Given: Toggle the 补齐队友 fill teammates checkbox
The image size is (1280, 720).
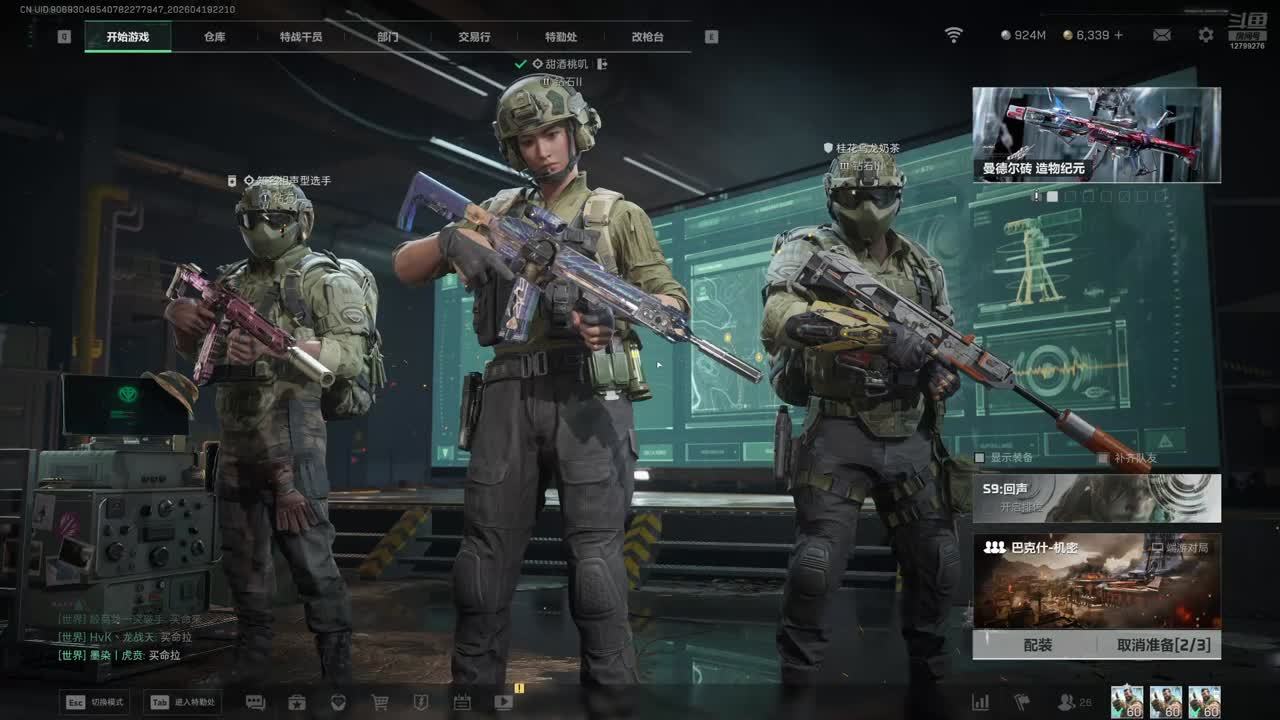Looking at the screenshot, I should pos(1103,458).
